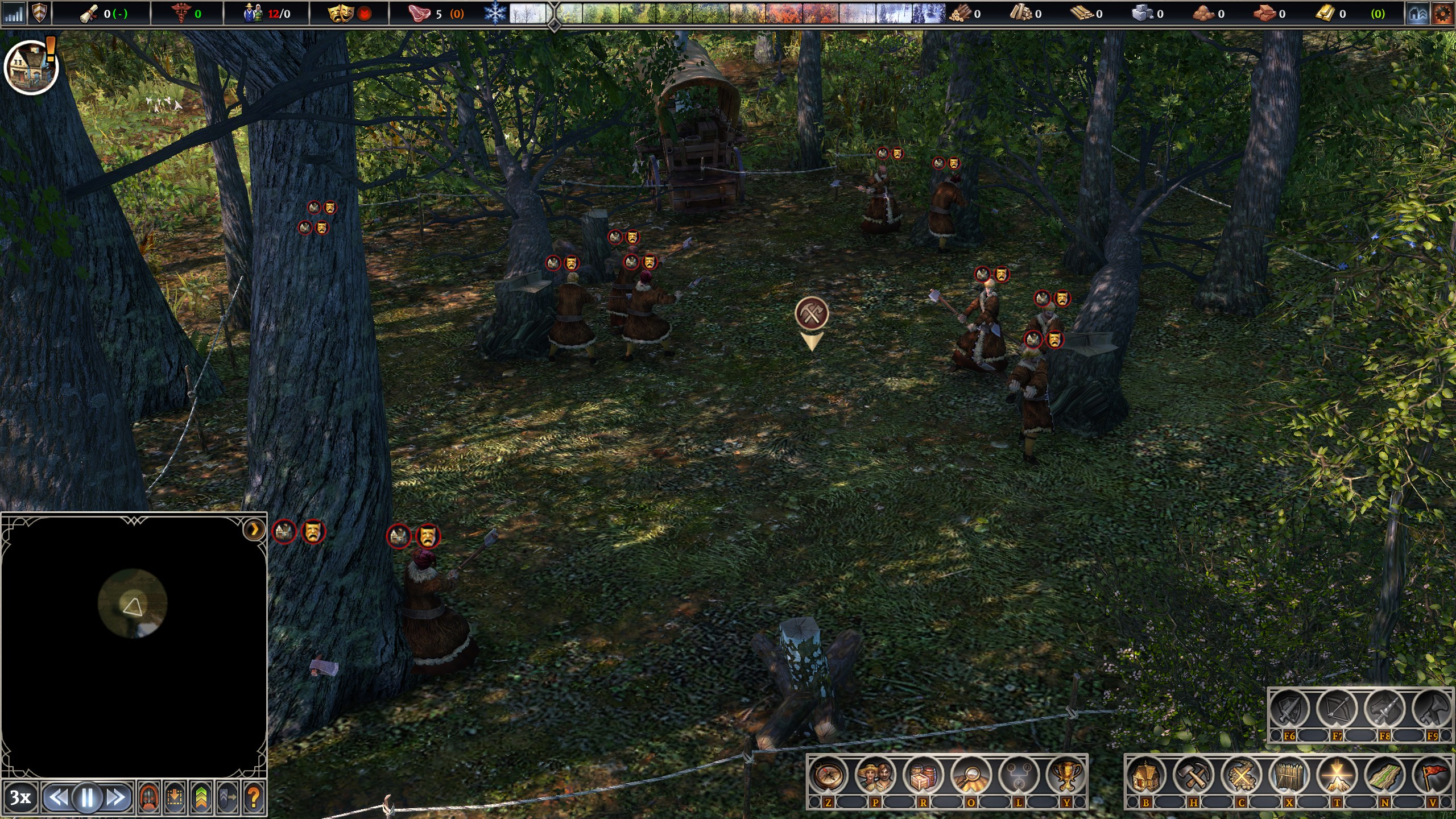Open the gold trophy achievements panel
The height and width of the screenshot is (819, 1456).
pos(1066,776)
